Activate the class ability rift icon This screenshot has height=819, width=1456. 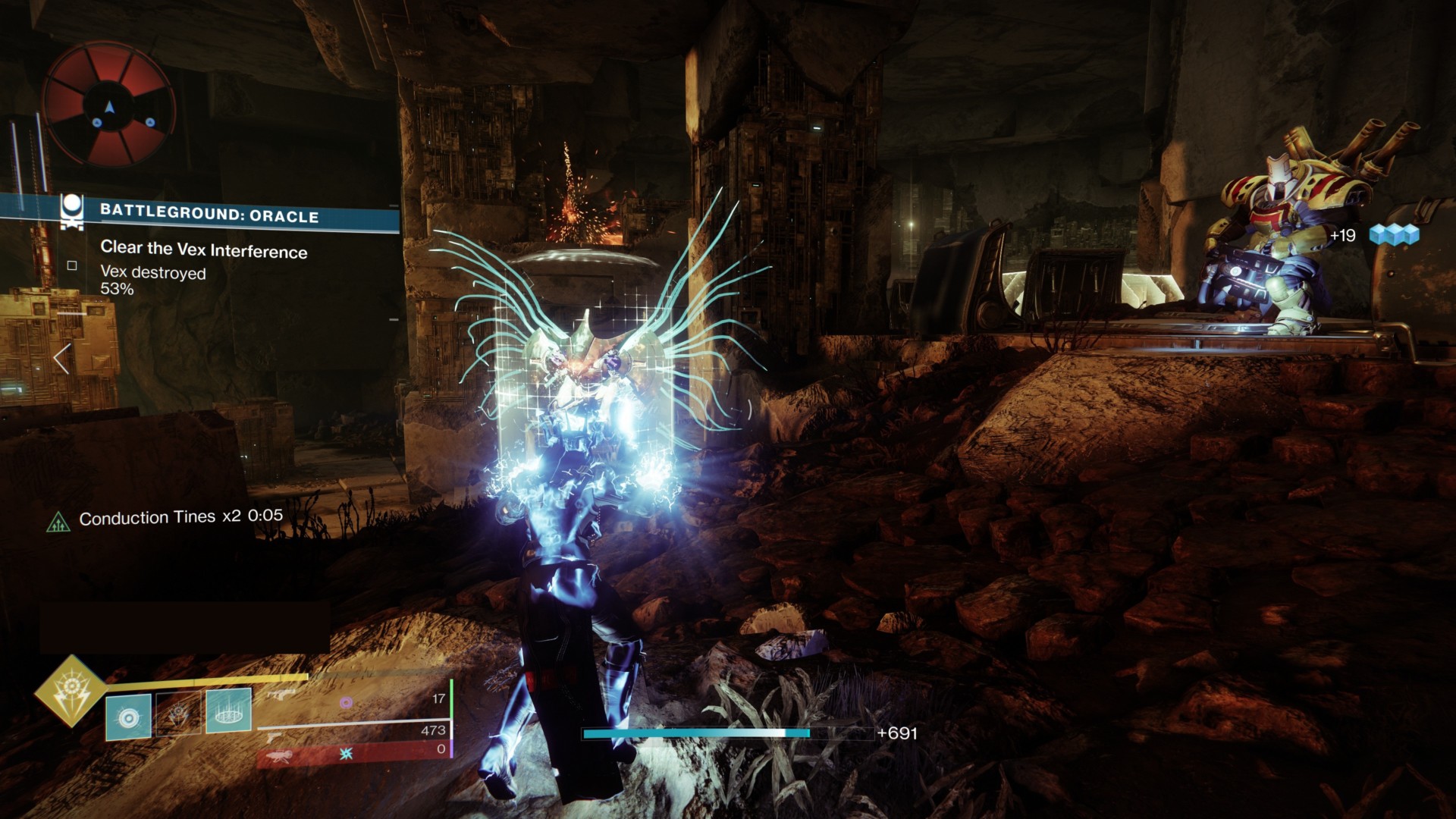pyautogui.click(x=228, y=711)
